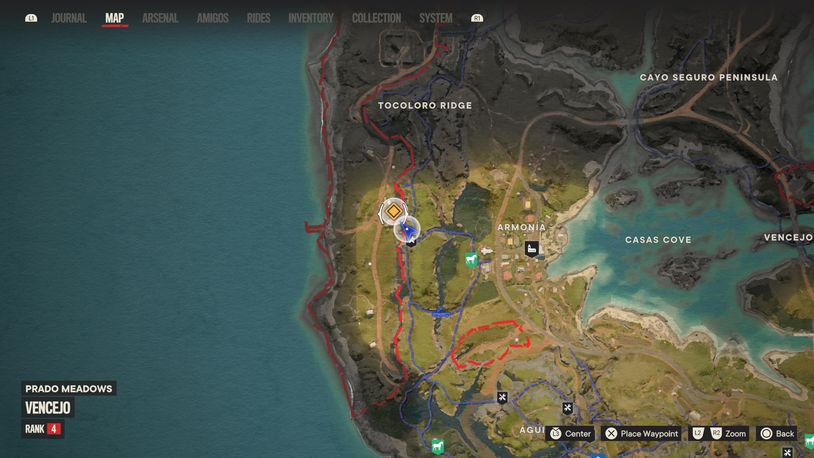814x458 pixels.
Task: Click the blue player arrow marker
Action: point(407,231)
